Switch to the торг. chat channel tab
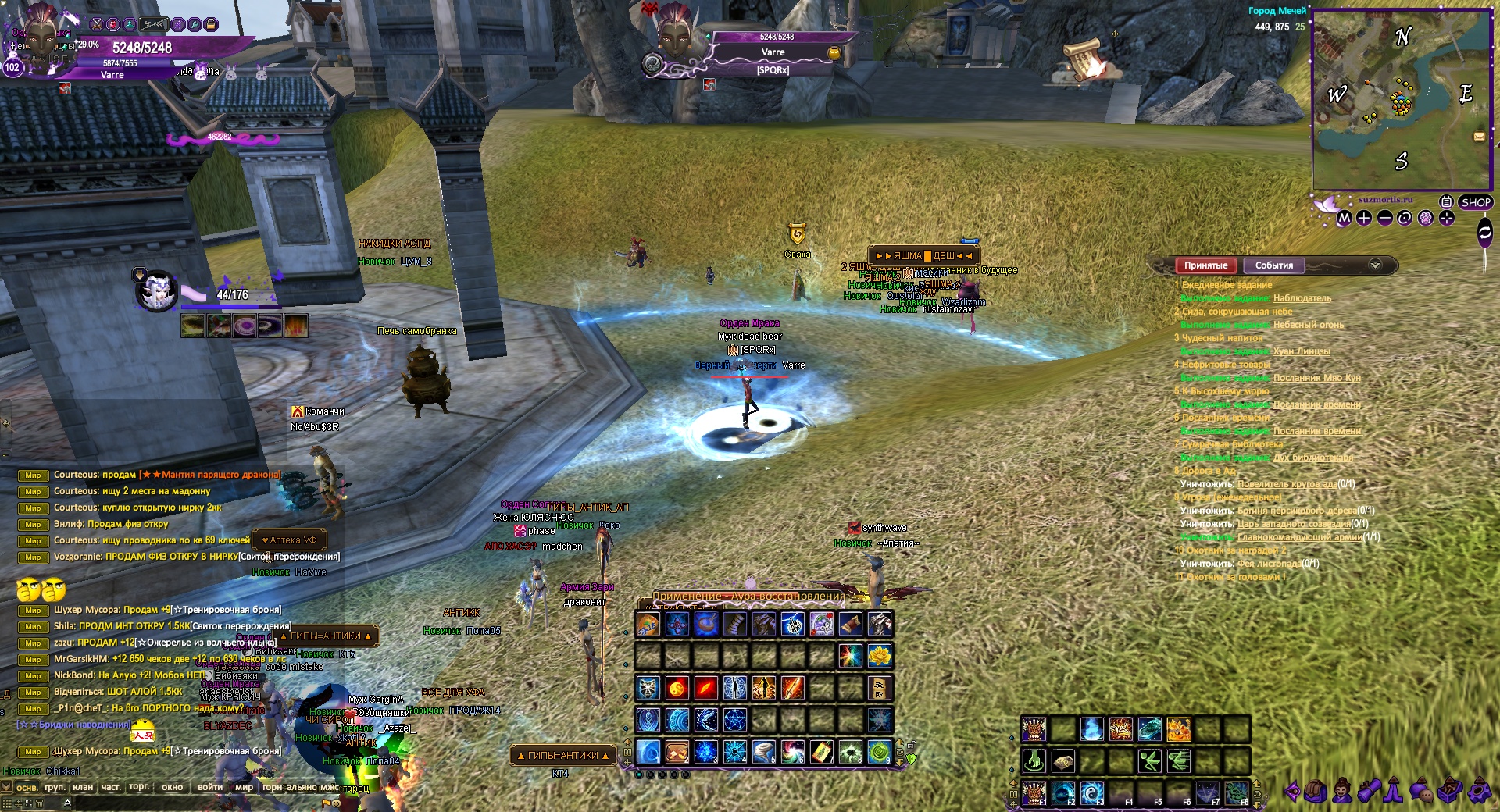 [139, 787]
